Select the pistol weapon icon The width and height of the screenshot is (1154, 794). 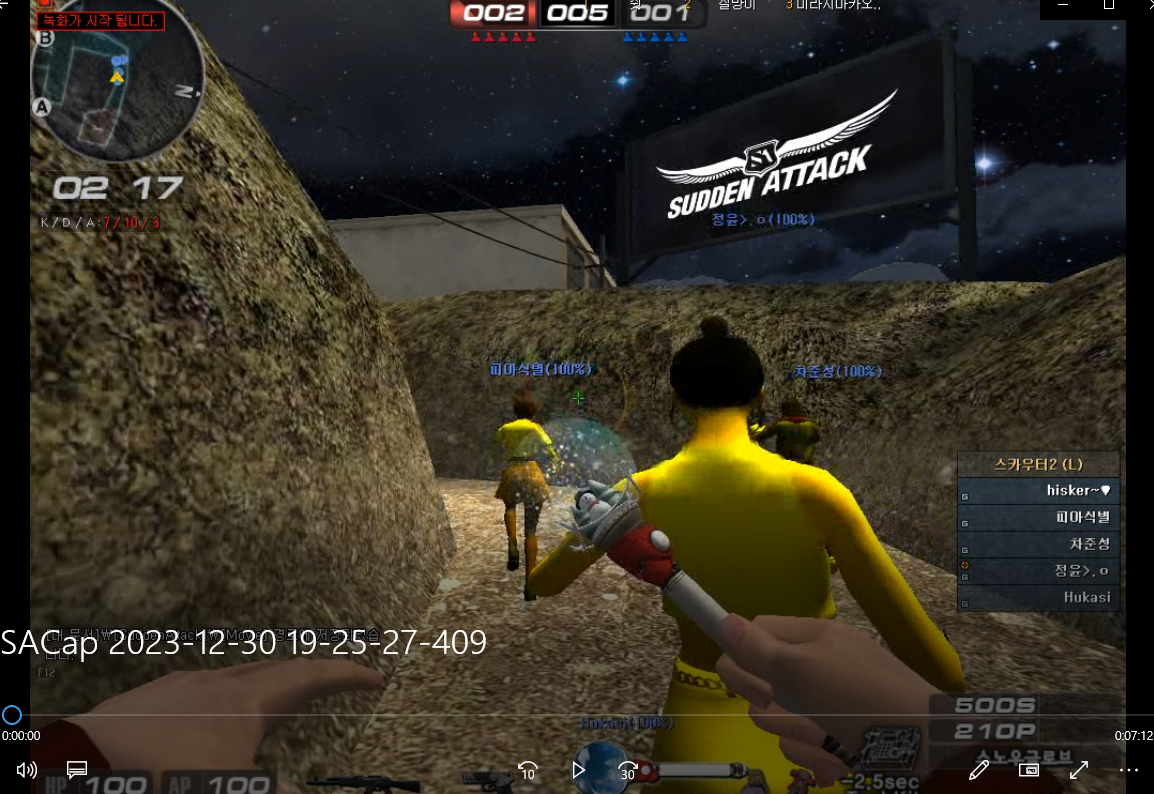point(489,778)
